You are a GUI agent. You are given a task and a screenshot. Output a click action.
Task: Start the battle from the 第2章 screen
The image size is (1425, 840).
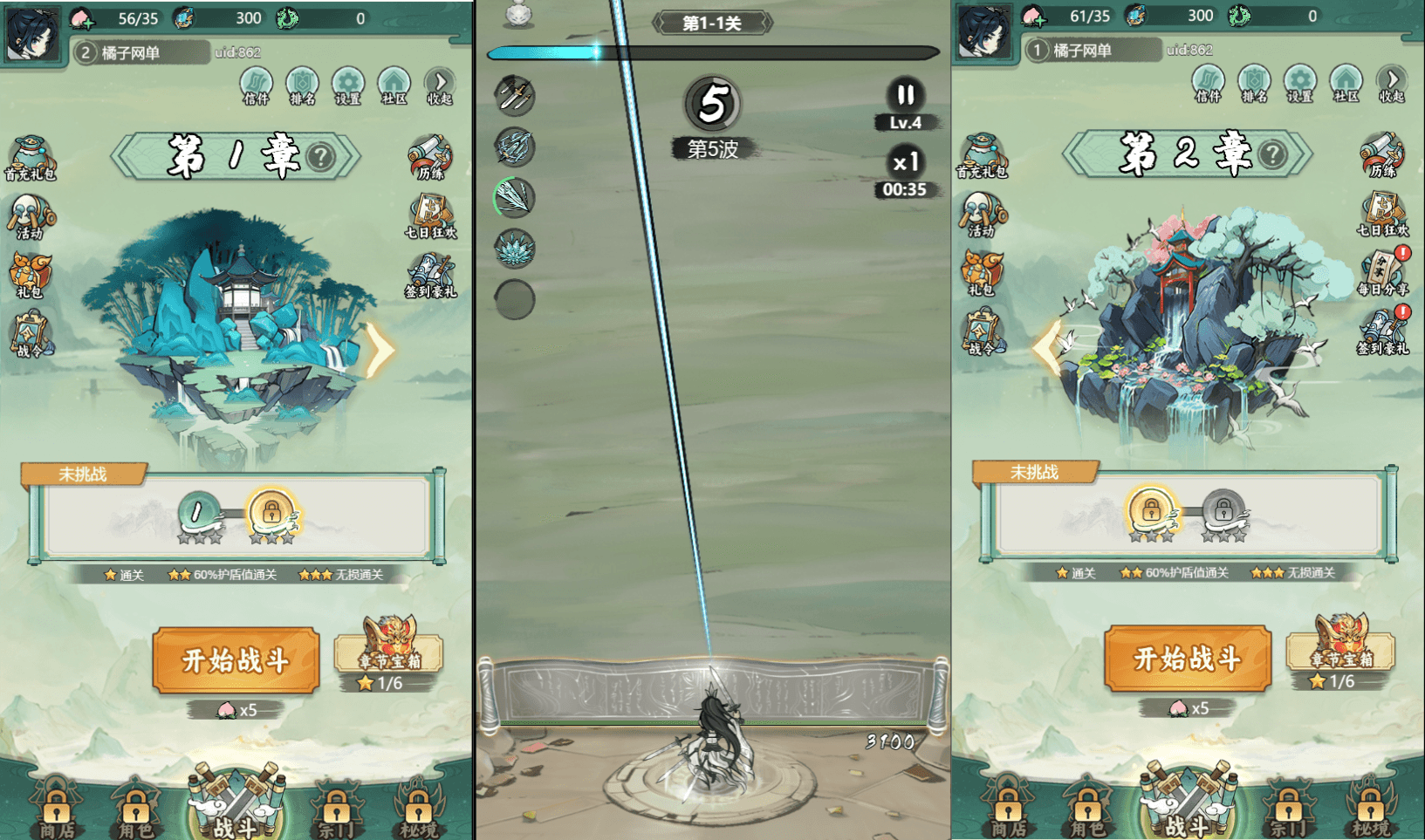coord(1187,658)
